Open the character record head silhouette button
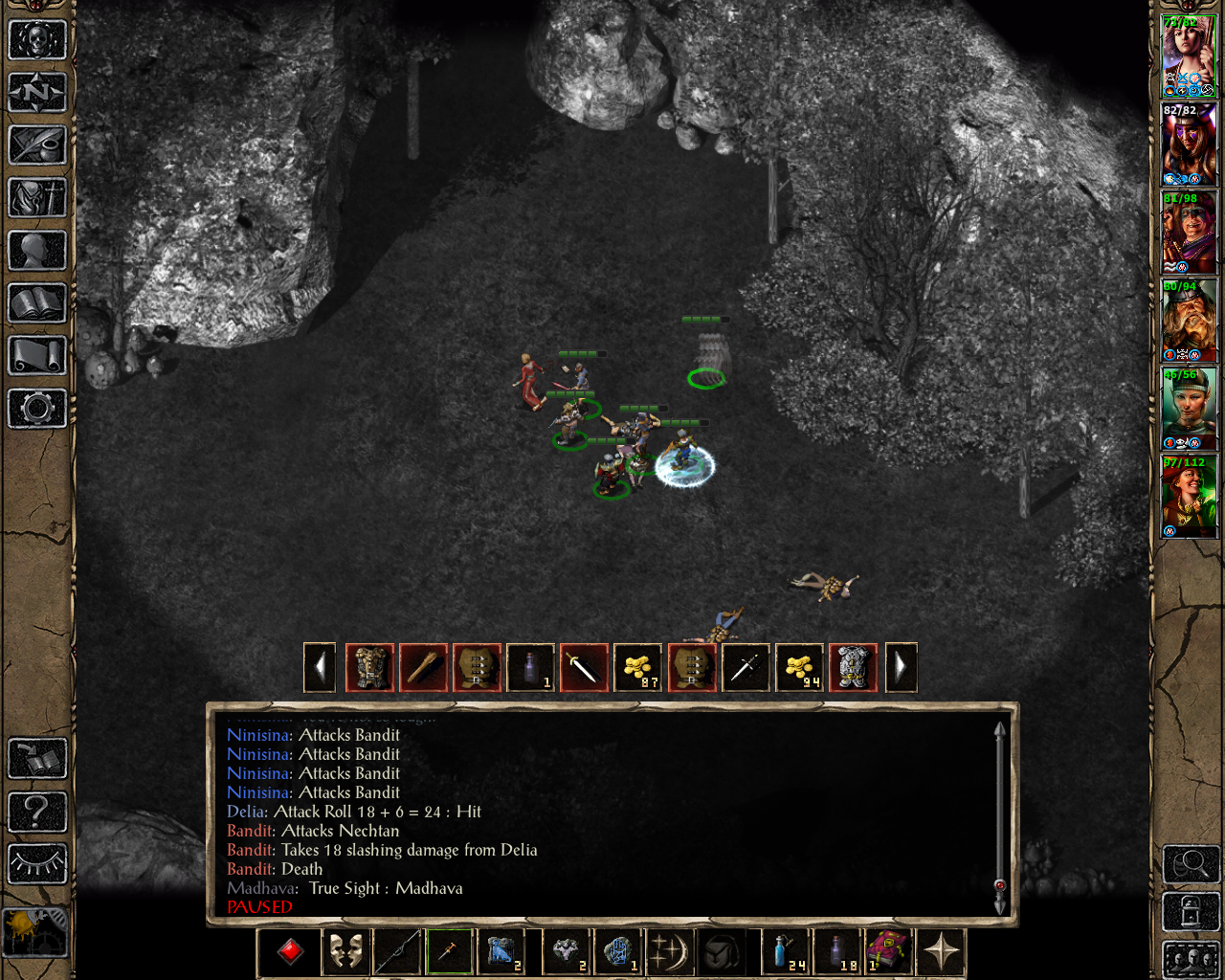This screenshot has width=1225, height=980. 37,251
